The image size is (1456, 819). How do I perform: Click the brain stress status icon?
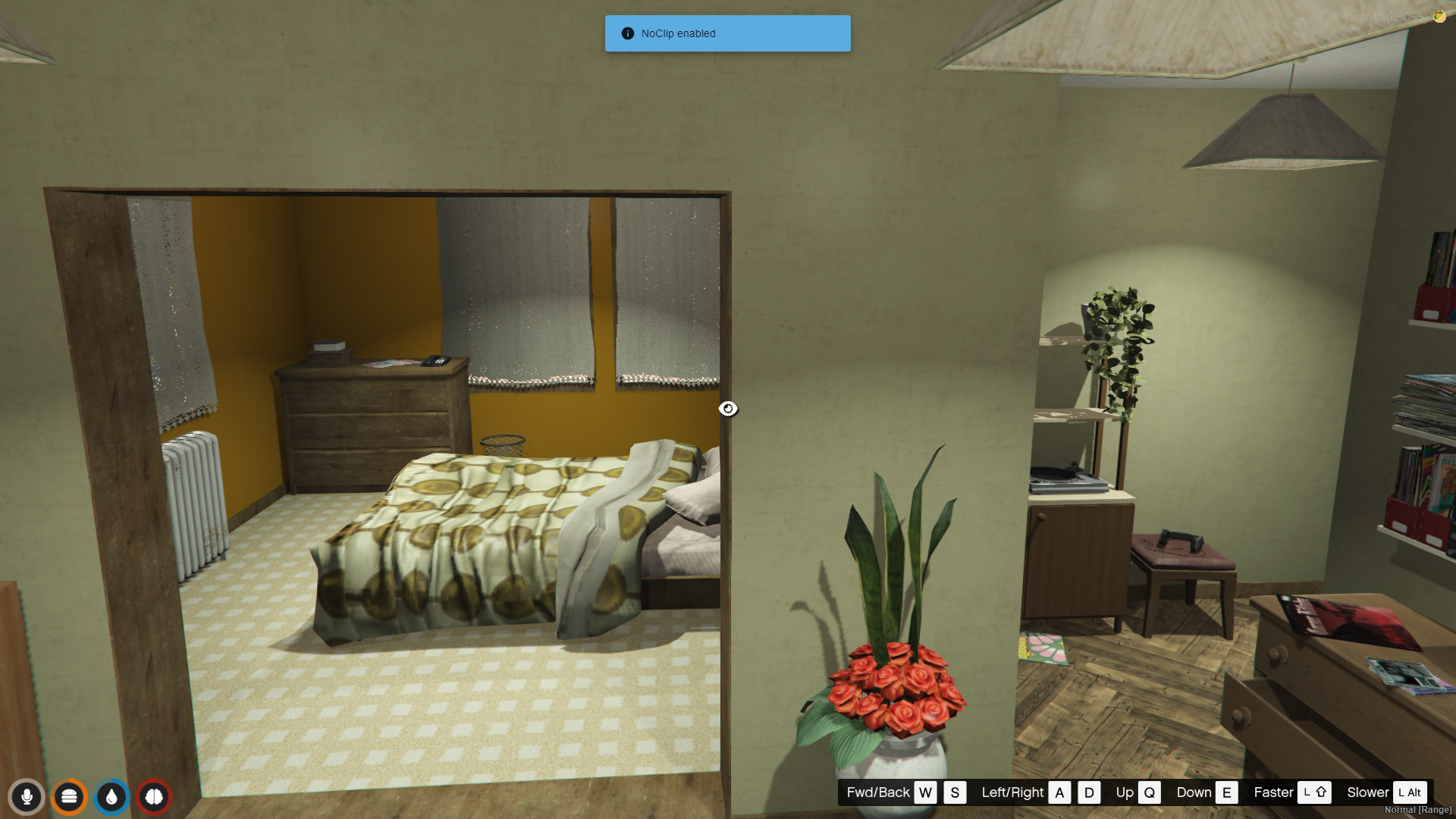point(154,797)
